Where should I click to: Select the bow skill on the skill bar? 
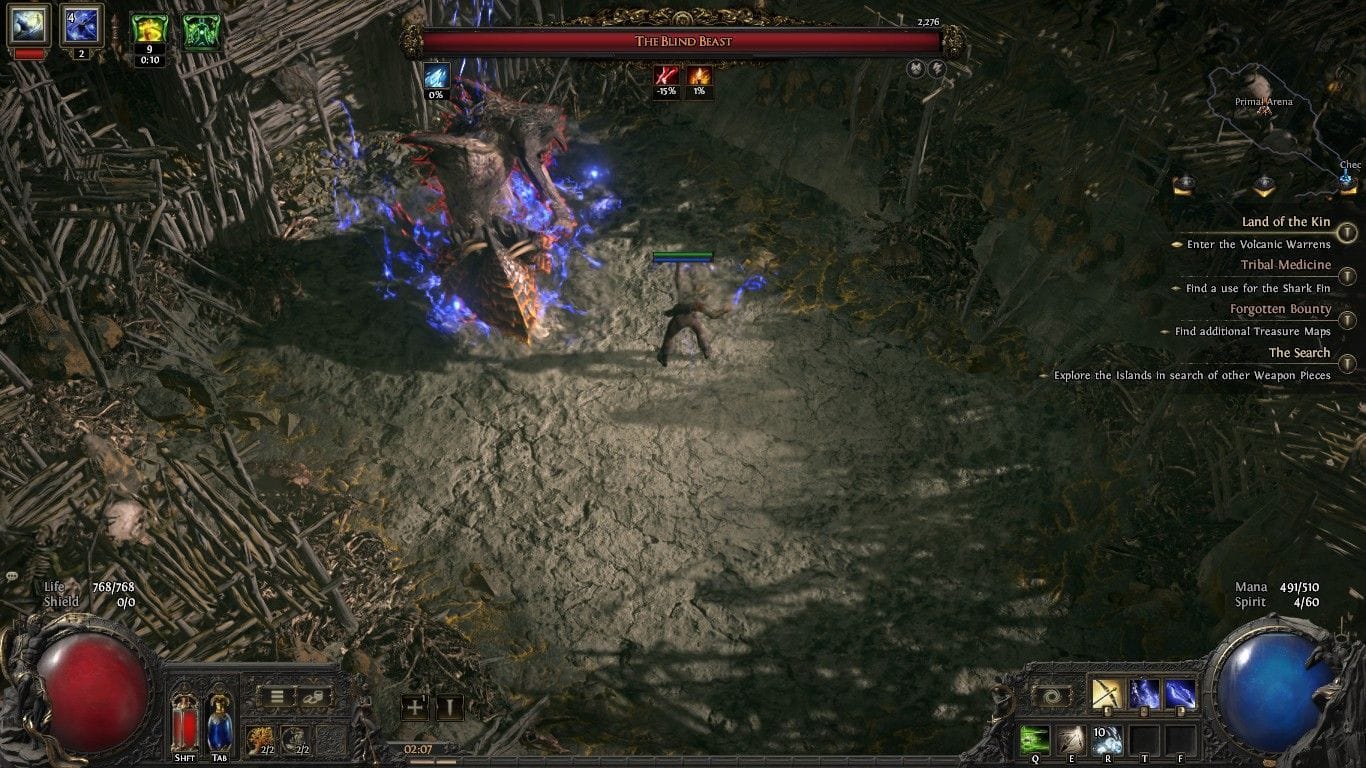[1107, 692]
